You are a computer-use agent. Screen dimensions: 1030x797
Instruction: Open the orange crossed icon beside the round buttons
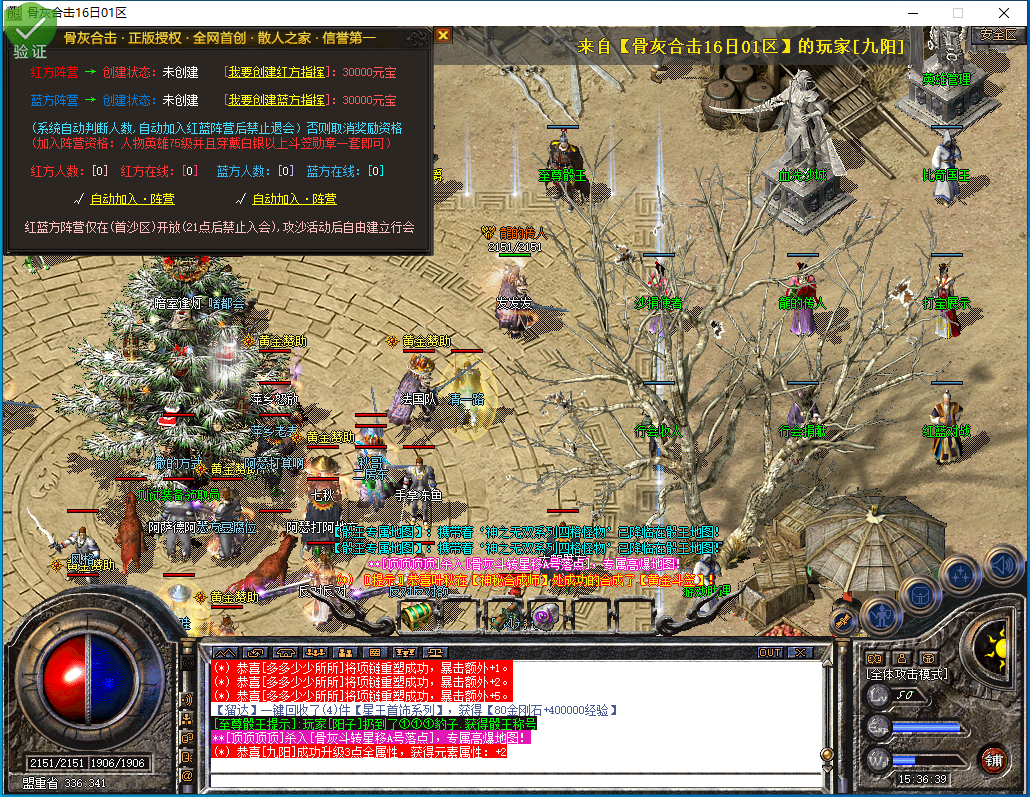[x=843, y=621]
